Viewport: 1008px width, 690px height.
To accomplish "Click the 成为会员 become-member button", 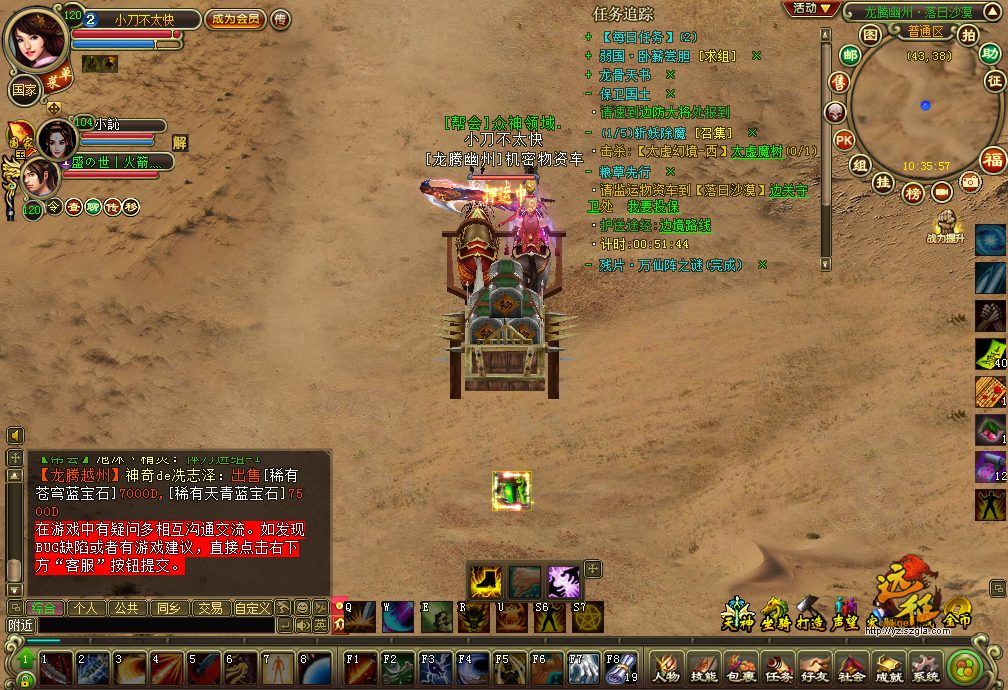I will pyautogui.click(x=236, y=19).
